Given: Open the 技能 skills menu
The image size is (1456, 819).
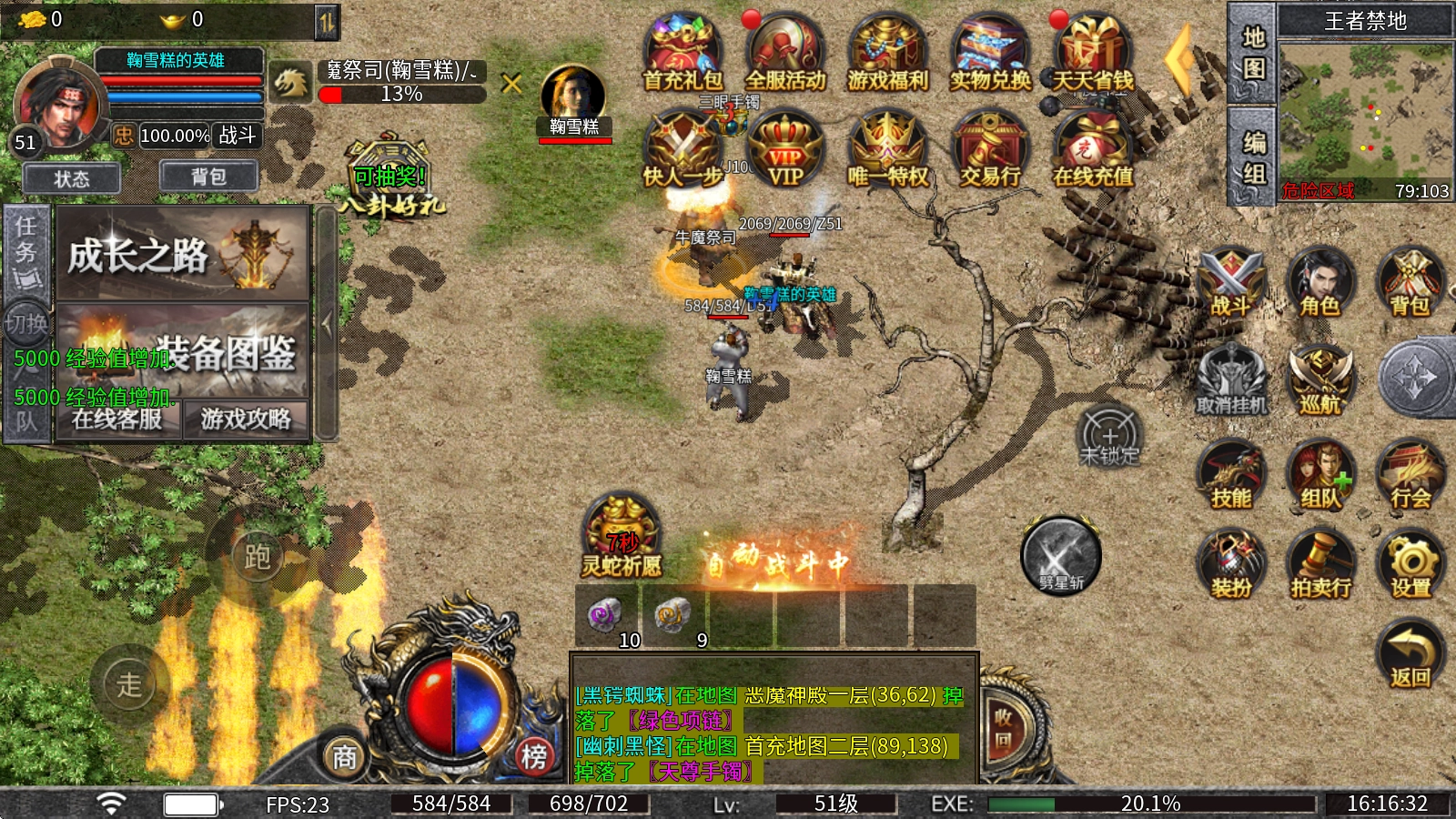Looking at the screenshot, I should (1230, 474).
